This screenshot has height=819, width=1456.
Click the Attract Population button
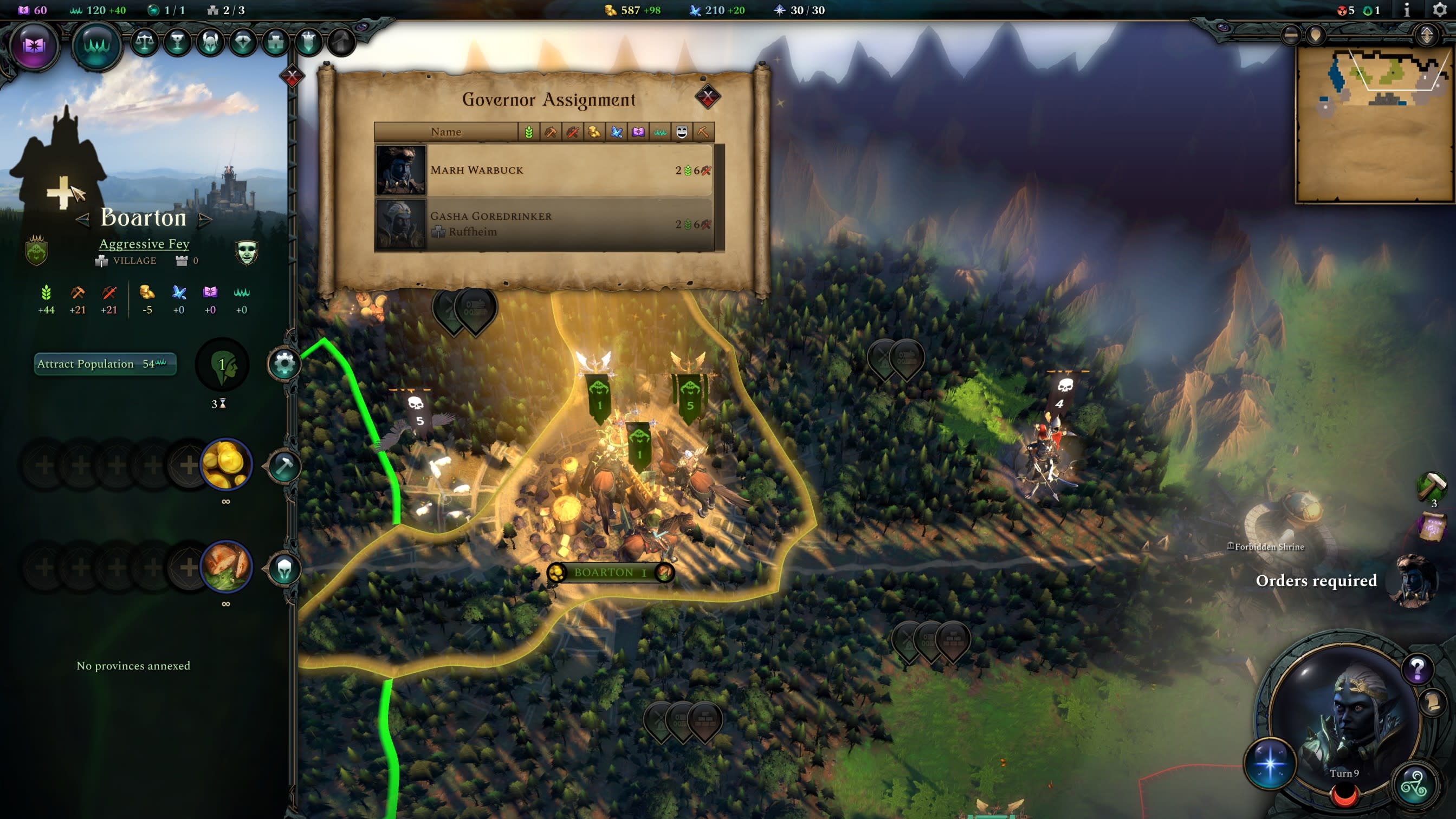pyautogui.click(x=105, y=364)
